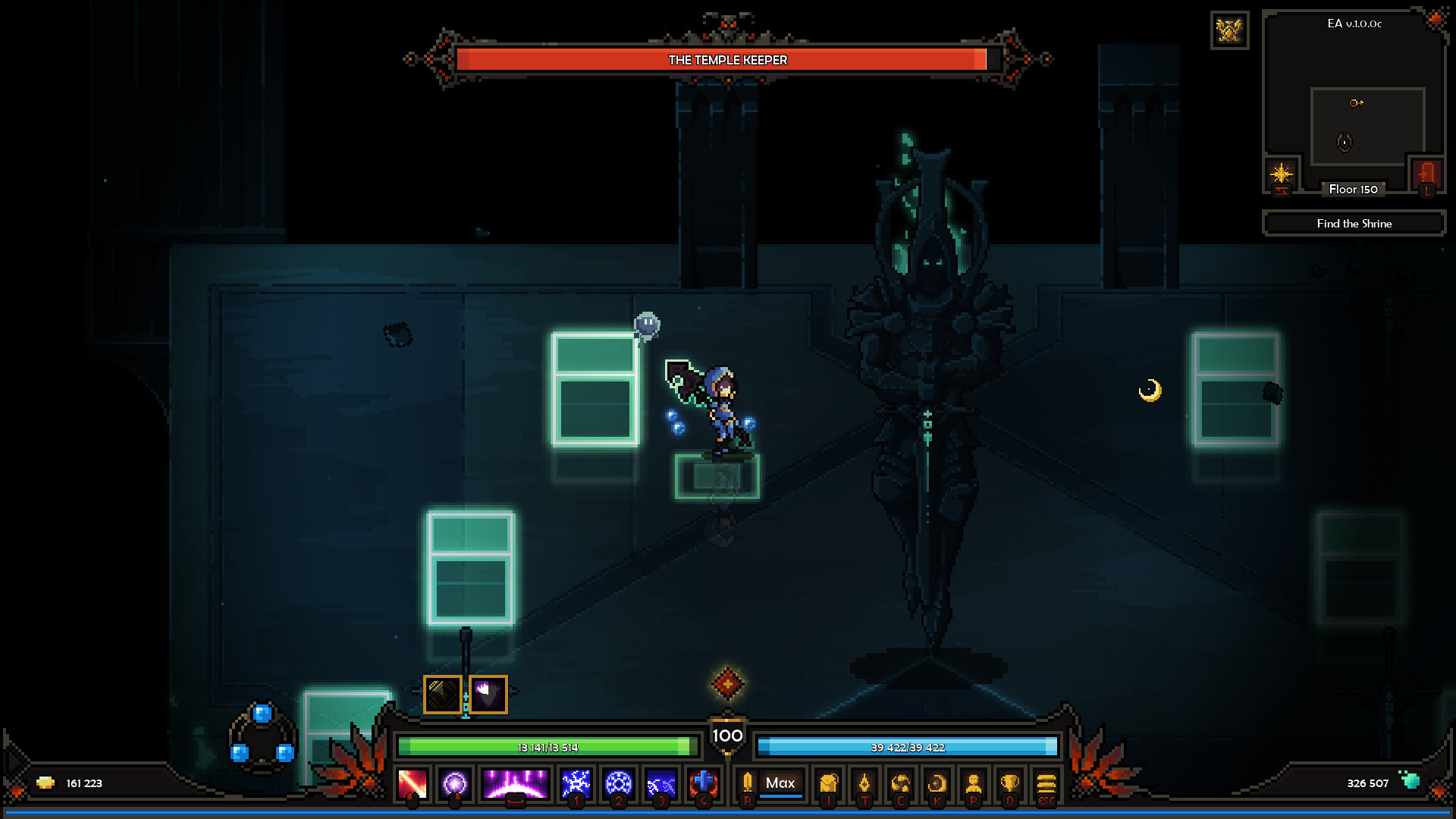1456x819 pixels.
Task: Open the talent tree menu
Action: point(864,783)
